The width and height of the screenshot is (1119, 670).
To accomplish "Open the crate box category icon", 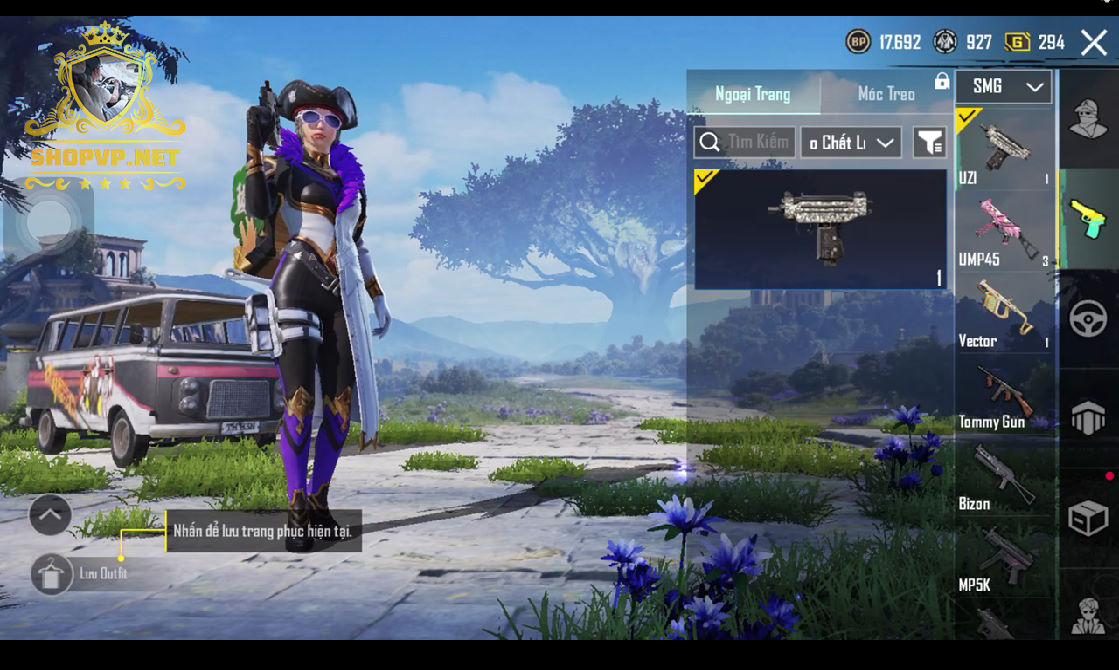I will 1088,518.
